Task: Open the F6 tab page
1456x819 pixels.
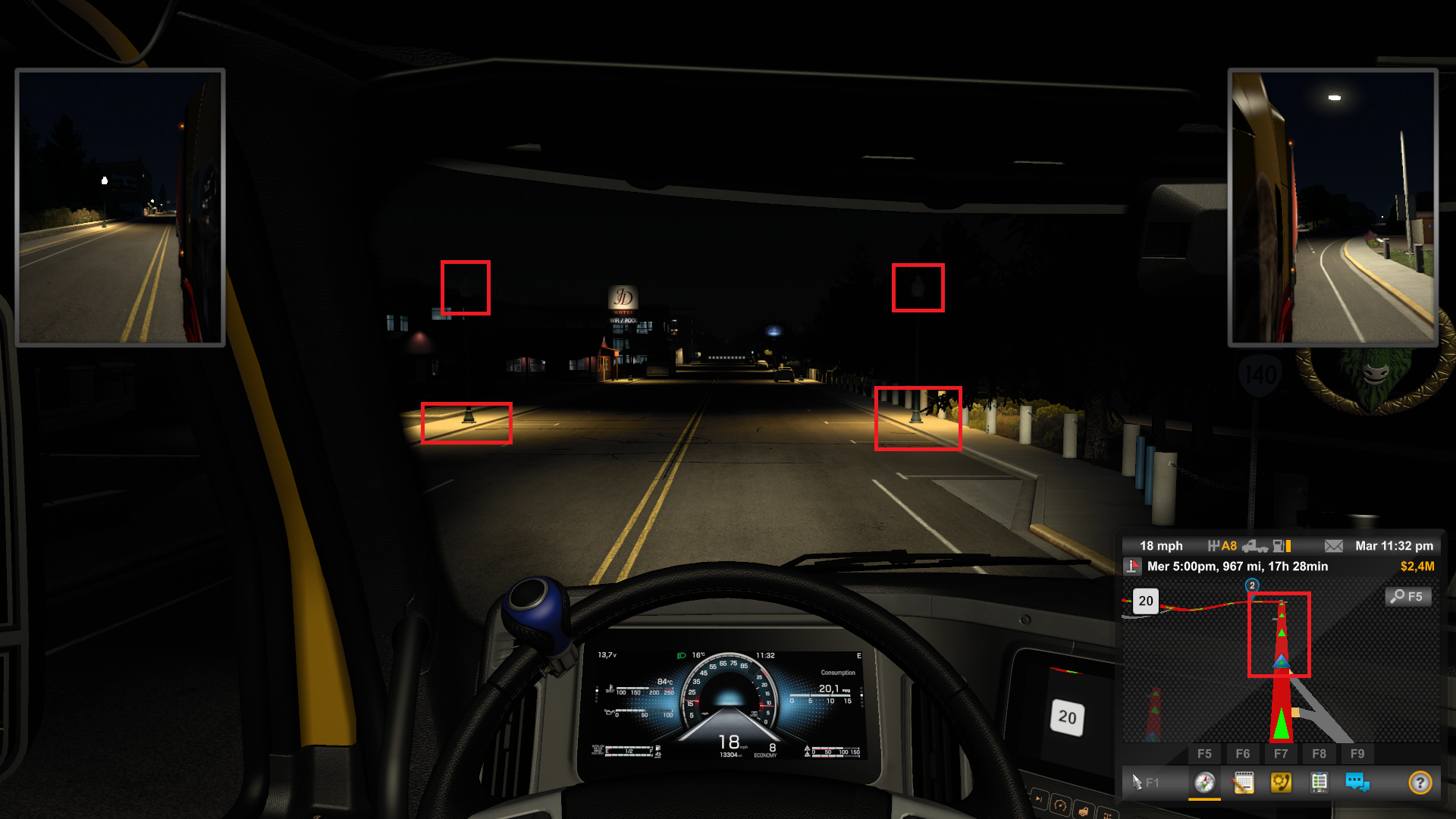Action: tap(1244, 754)
